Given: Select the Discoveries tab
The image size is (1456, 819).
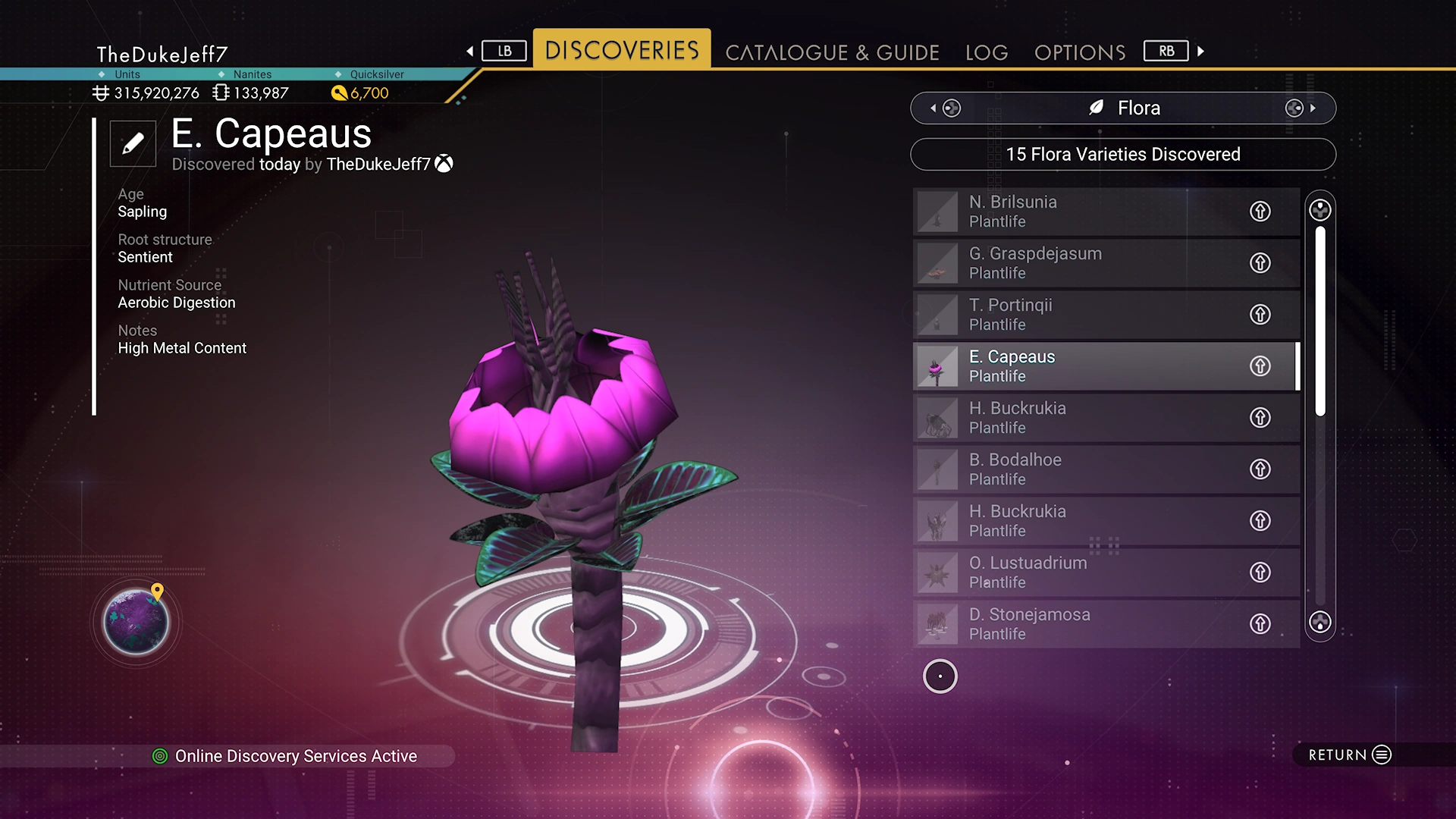Looking at the screenshot, I should coord(622,50).
